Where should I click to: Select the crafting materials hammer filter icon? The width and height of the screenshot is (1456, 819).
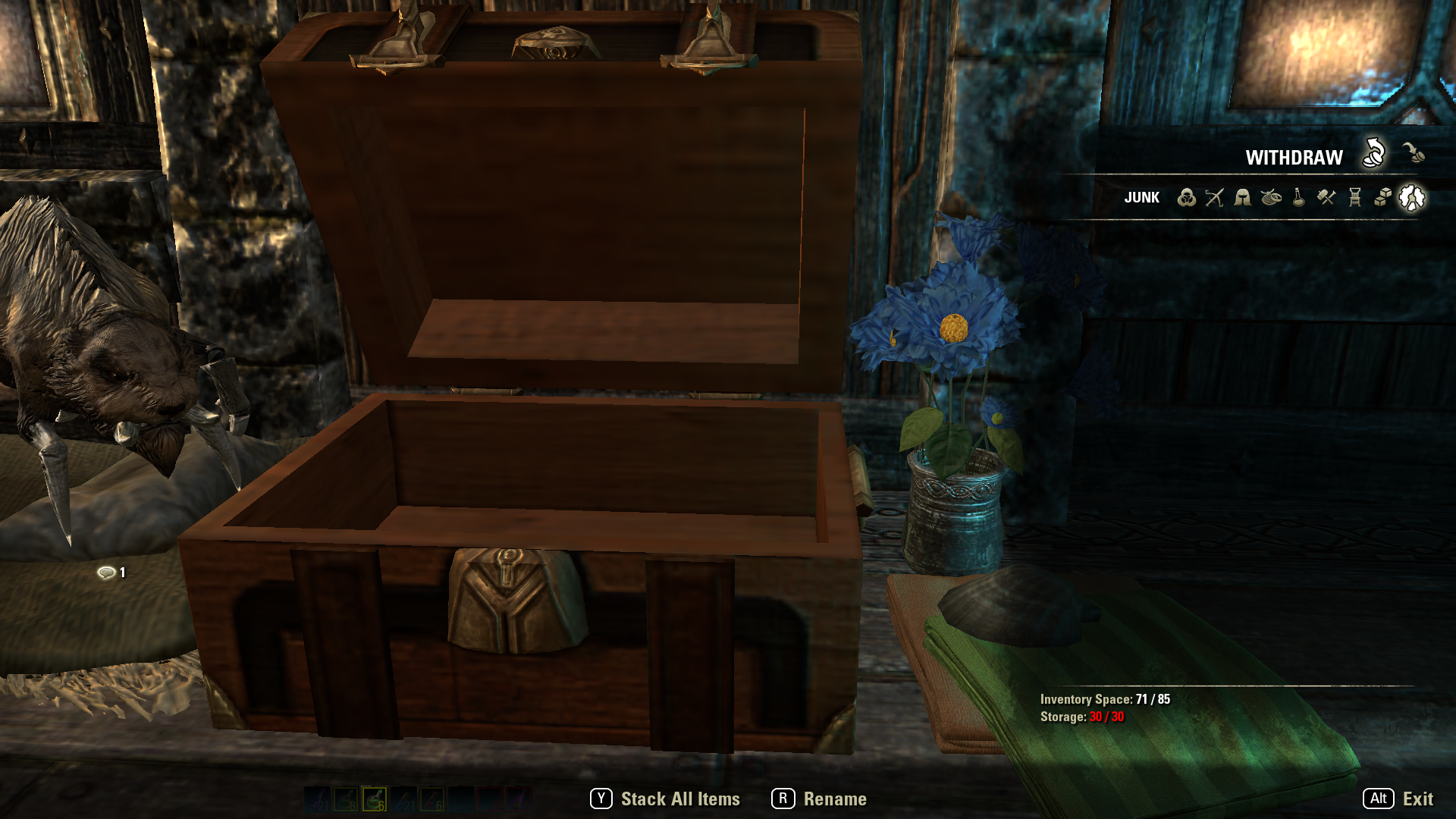[1326, 197]
